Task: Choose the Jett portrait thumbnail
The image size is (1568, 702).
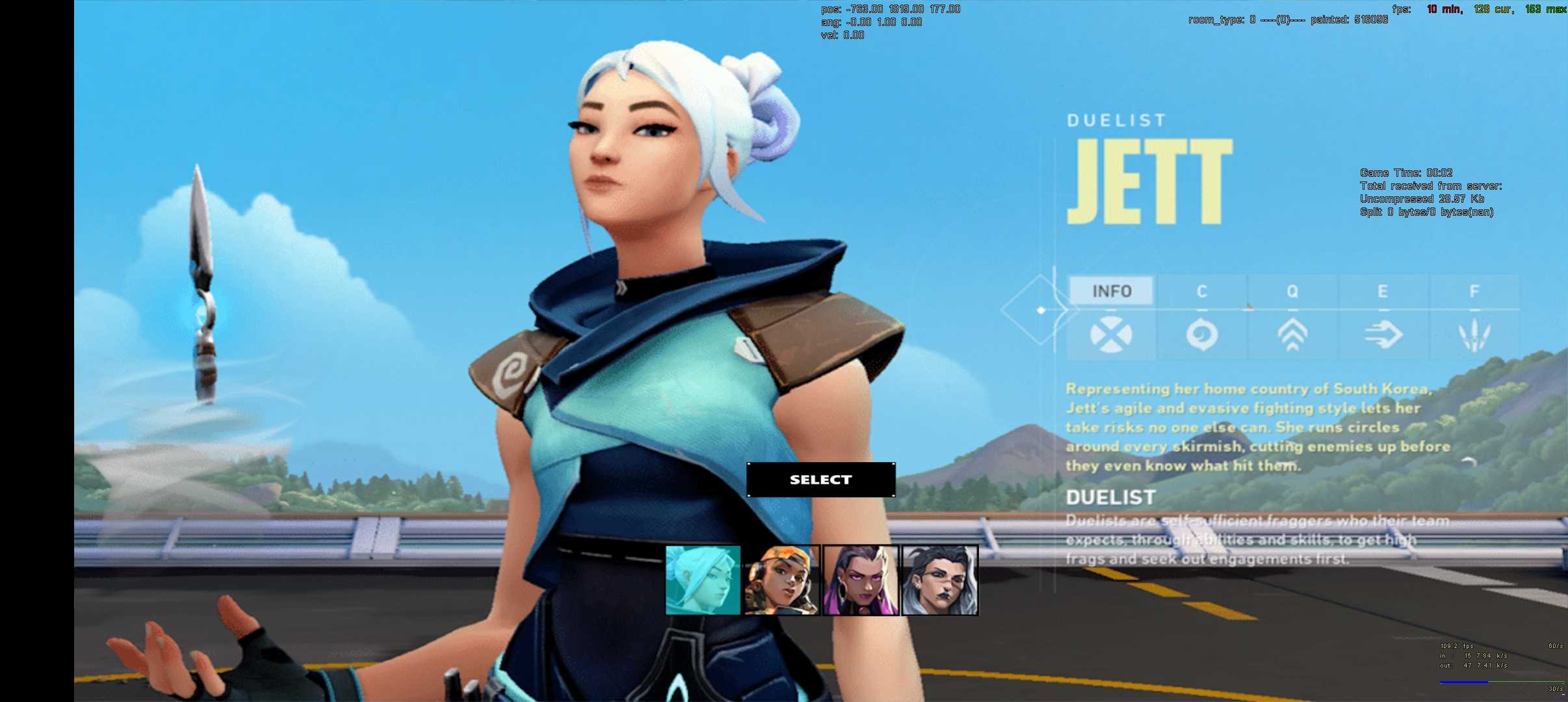Action: tap(703, 580)
